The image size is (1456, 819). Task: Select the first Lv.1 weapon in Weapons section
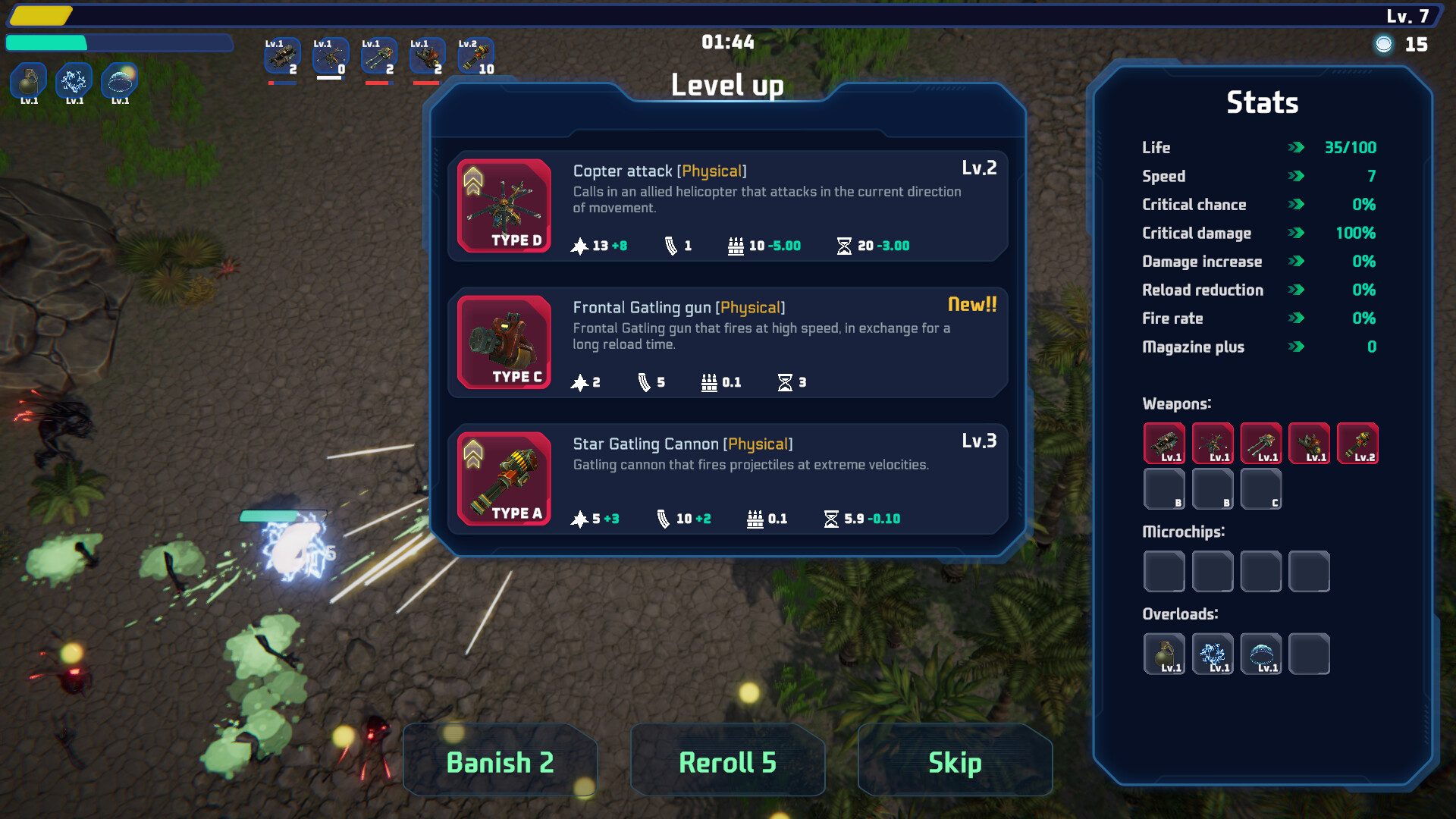pyautogui.click(x=1164, y=443)
